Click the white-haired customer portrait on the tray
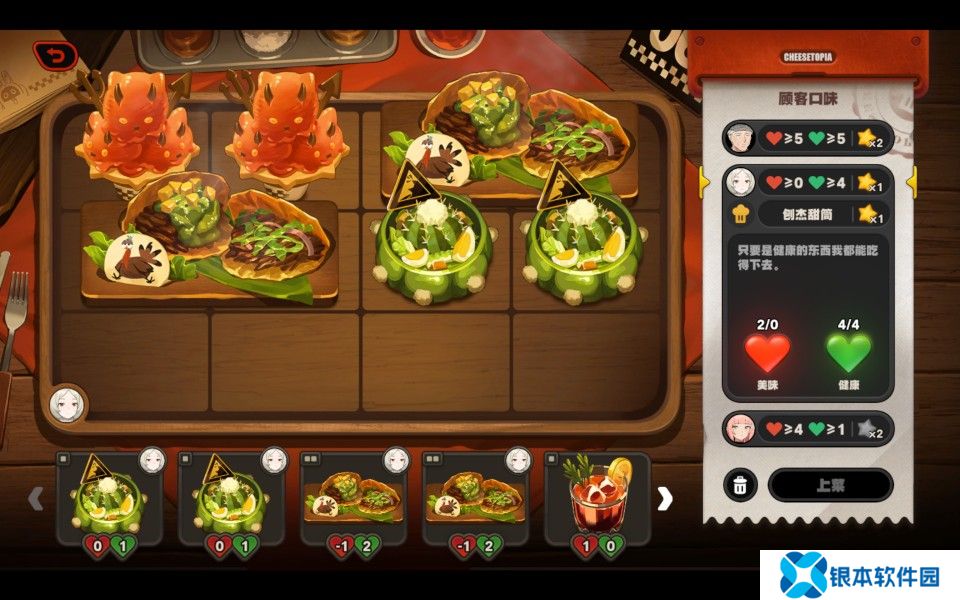 [67, 403]
